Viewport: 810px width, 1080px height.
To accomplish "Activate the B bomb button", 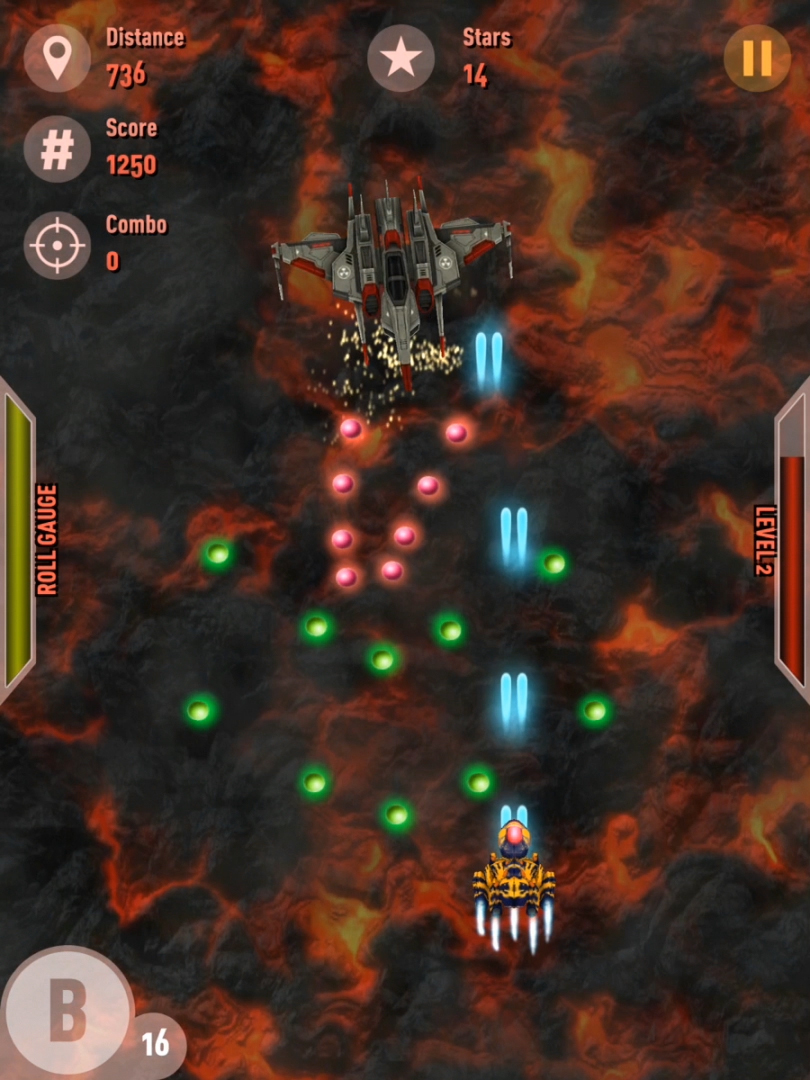I will tap(66, 1011).
